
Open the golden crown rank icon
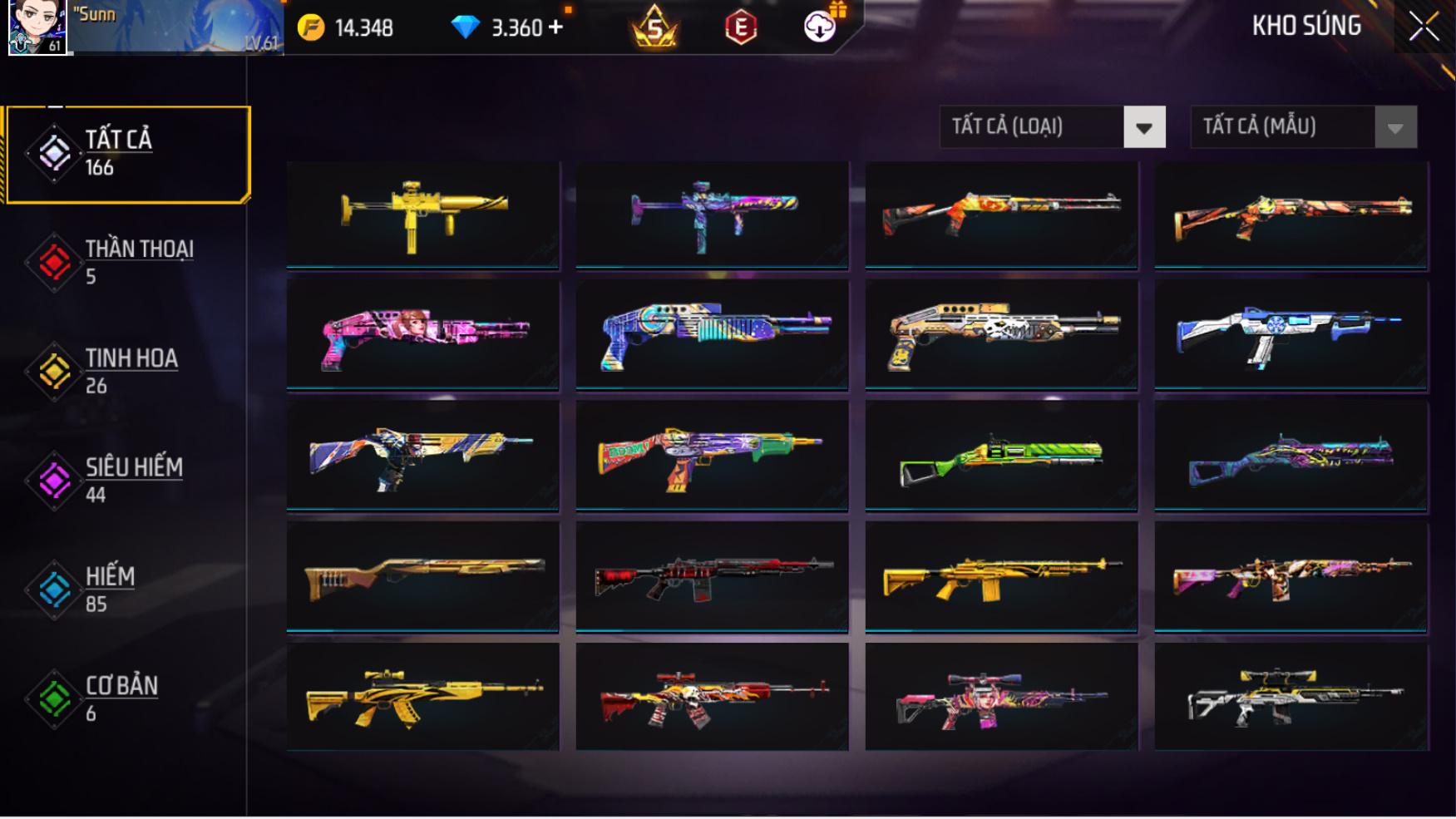pos(655,27)
